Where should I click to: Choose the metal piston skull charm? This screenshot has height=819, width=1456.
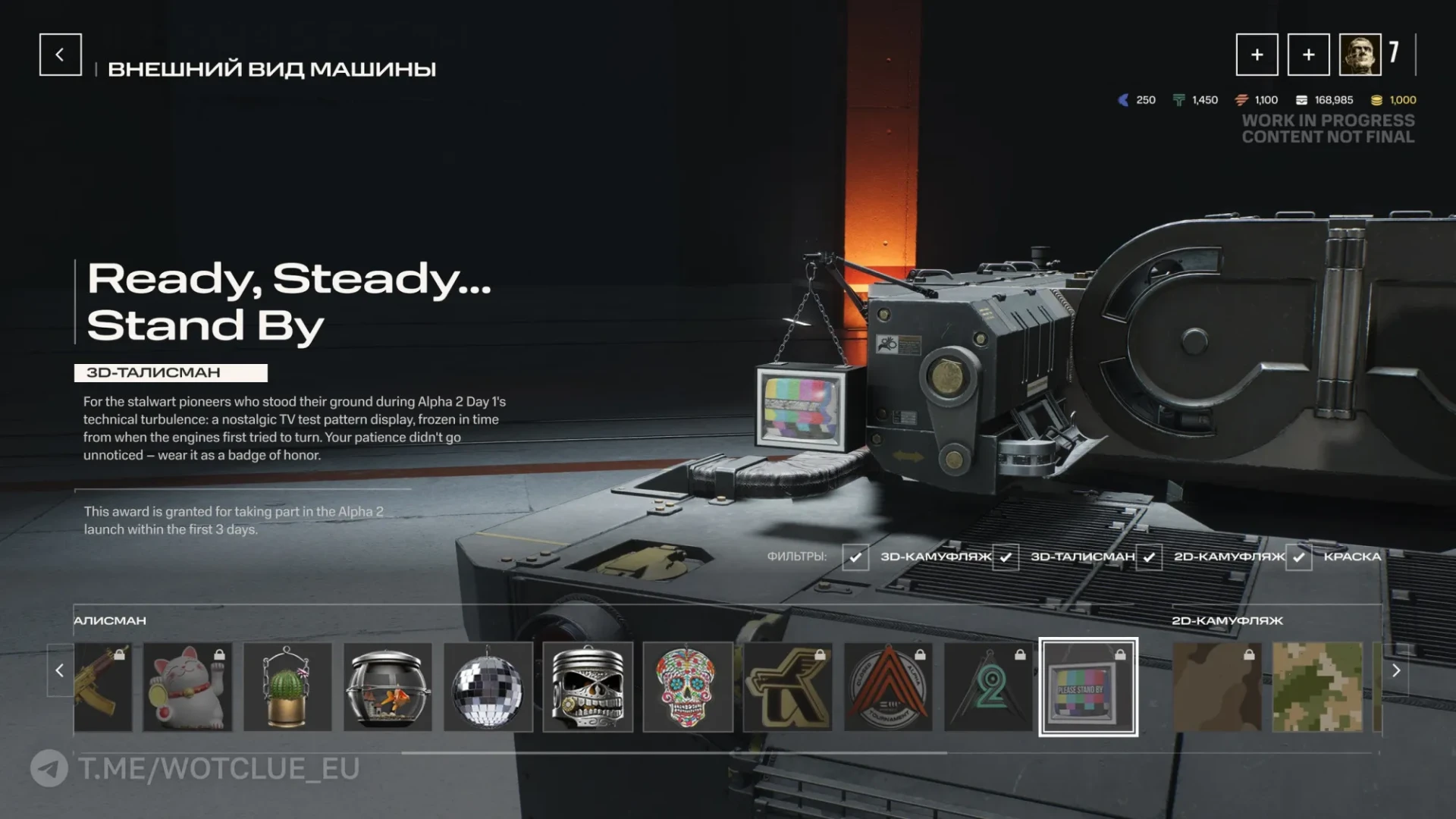[588, 687]
